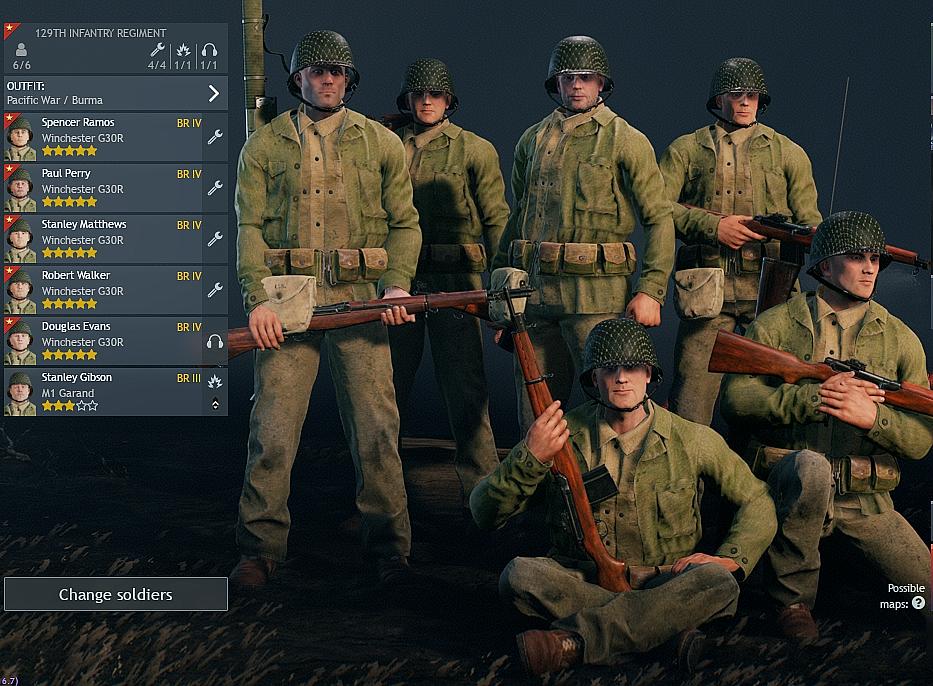Screen dimensions: 933x686
Task: Click the 129th Infantry Regiment squad header
Action: 100,33
